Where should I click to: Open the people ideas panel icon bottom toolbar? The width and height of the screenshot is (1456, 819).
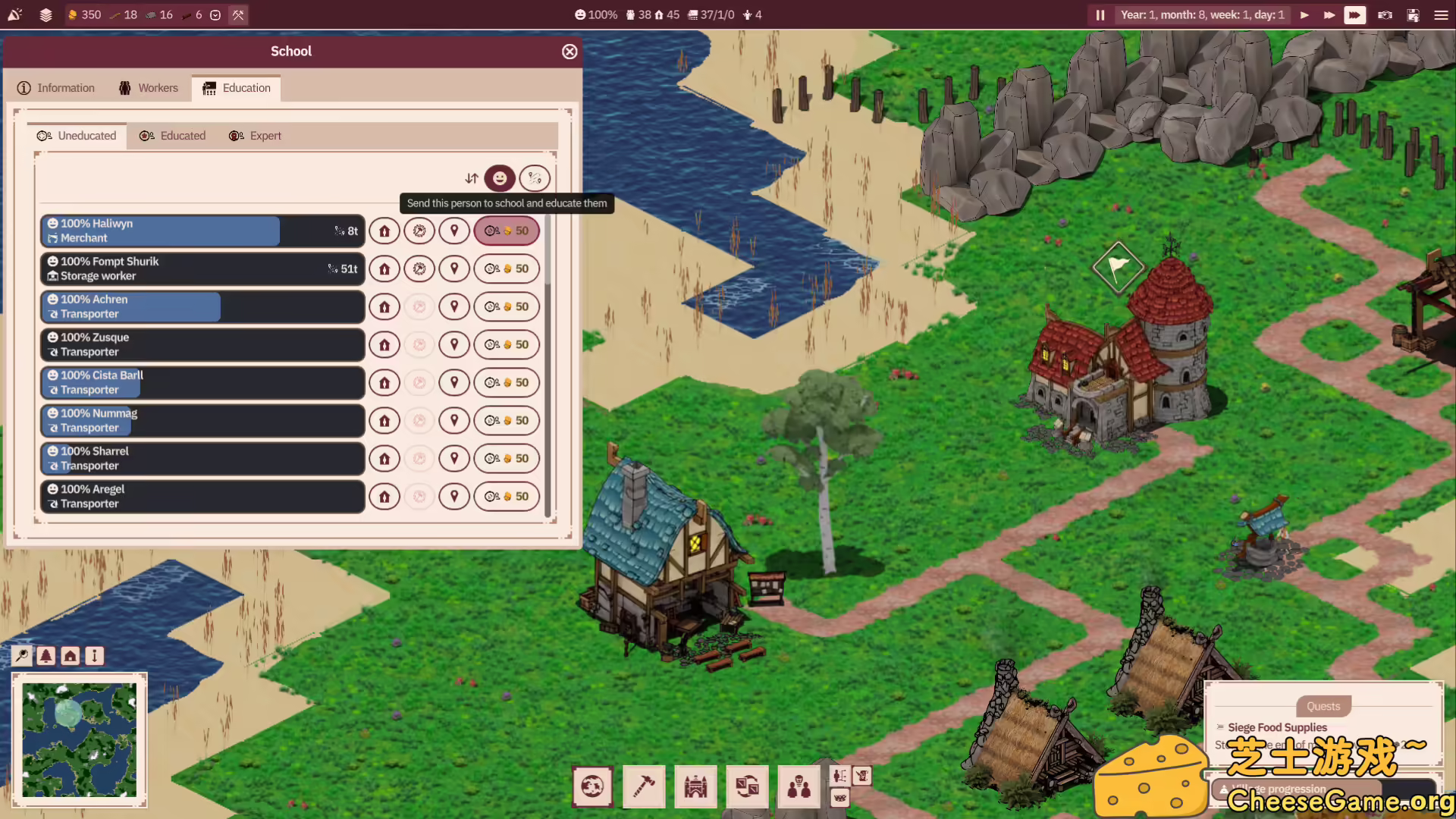pos(799,786)
